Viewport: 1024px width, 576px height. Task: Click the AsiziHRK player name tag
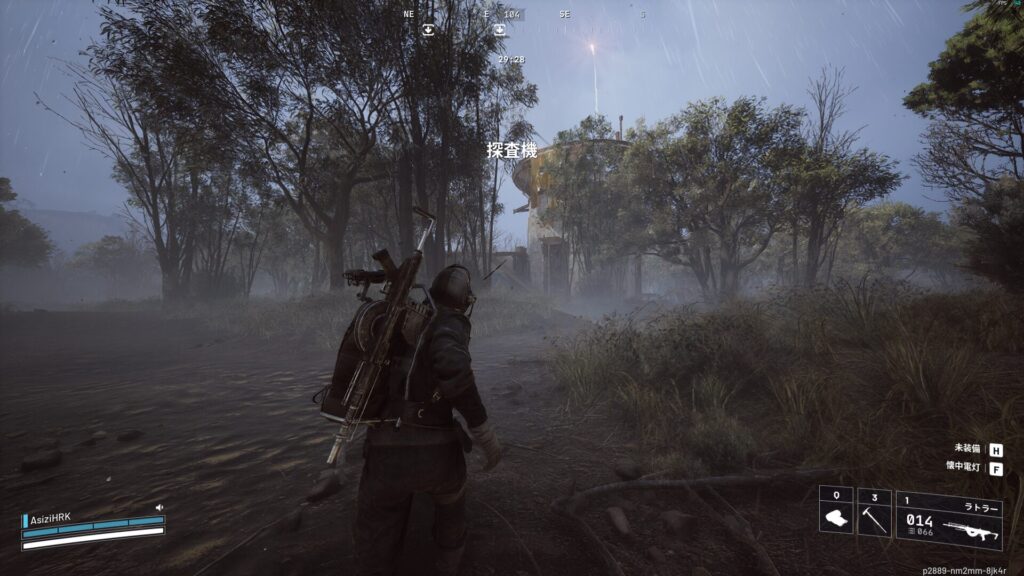click(x=50, y=518)
